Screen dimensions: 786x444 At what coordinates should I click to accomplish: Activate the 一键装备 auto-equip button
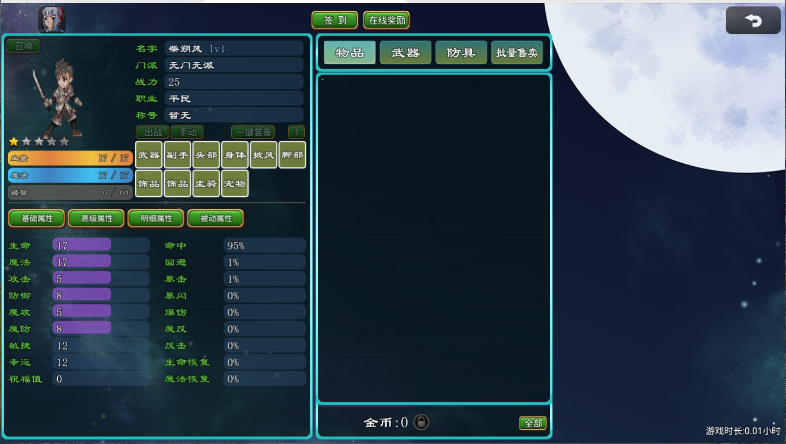(252, 132)
